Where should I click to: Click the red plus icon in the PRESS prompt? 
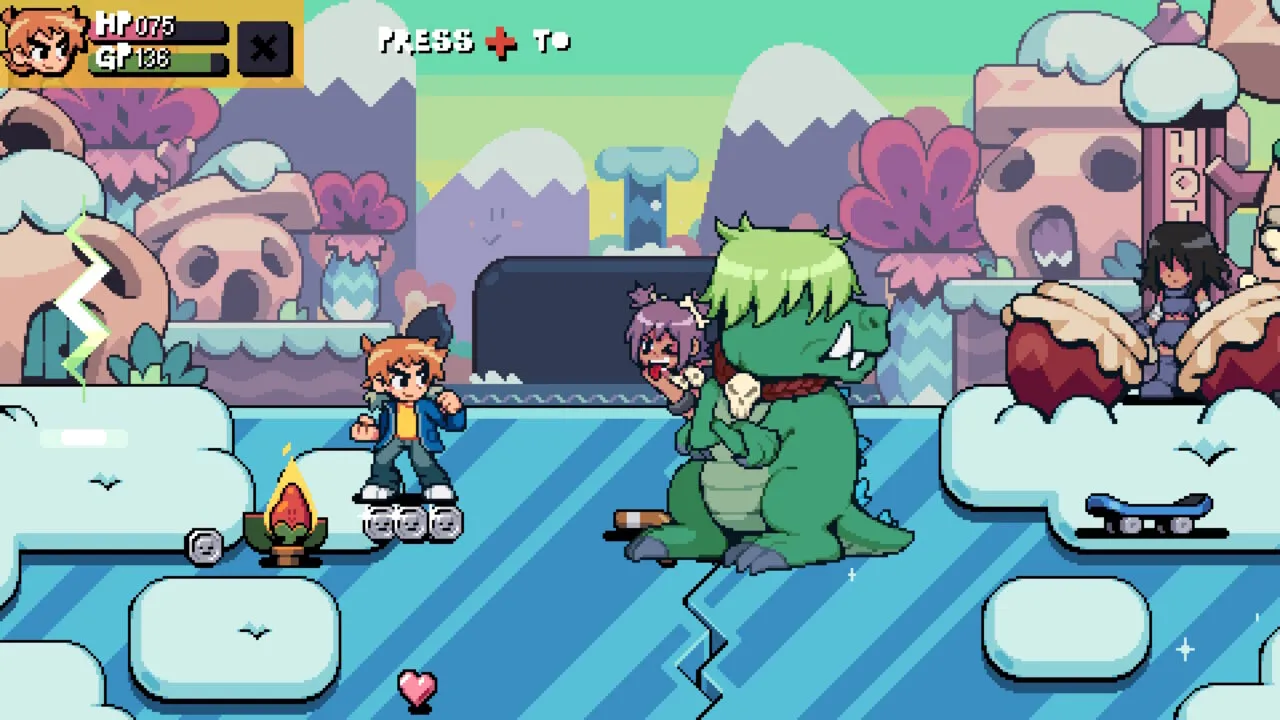coord(501,42)
